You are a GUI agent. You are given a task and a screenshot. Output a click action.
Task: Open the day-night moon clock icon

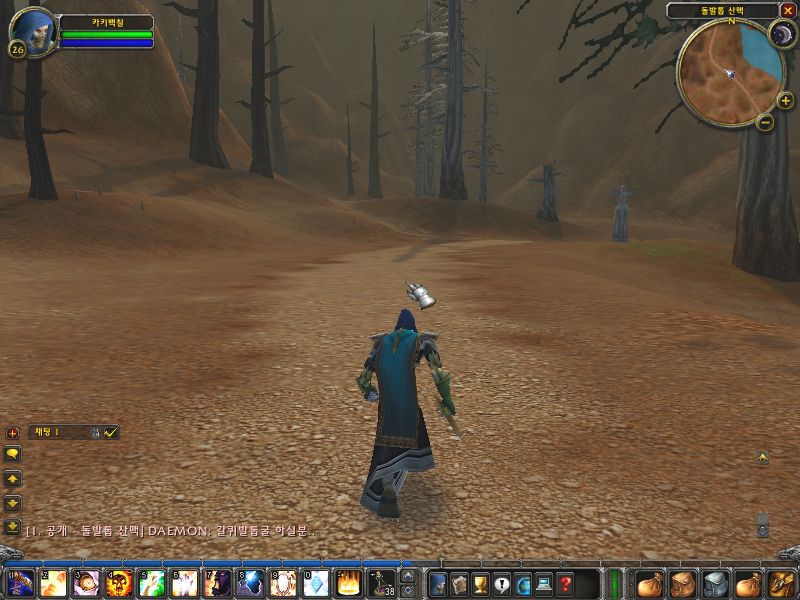pos(780,35)
